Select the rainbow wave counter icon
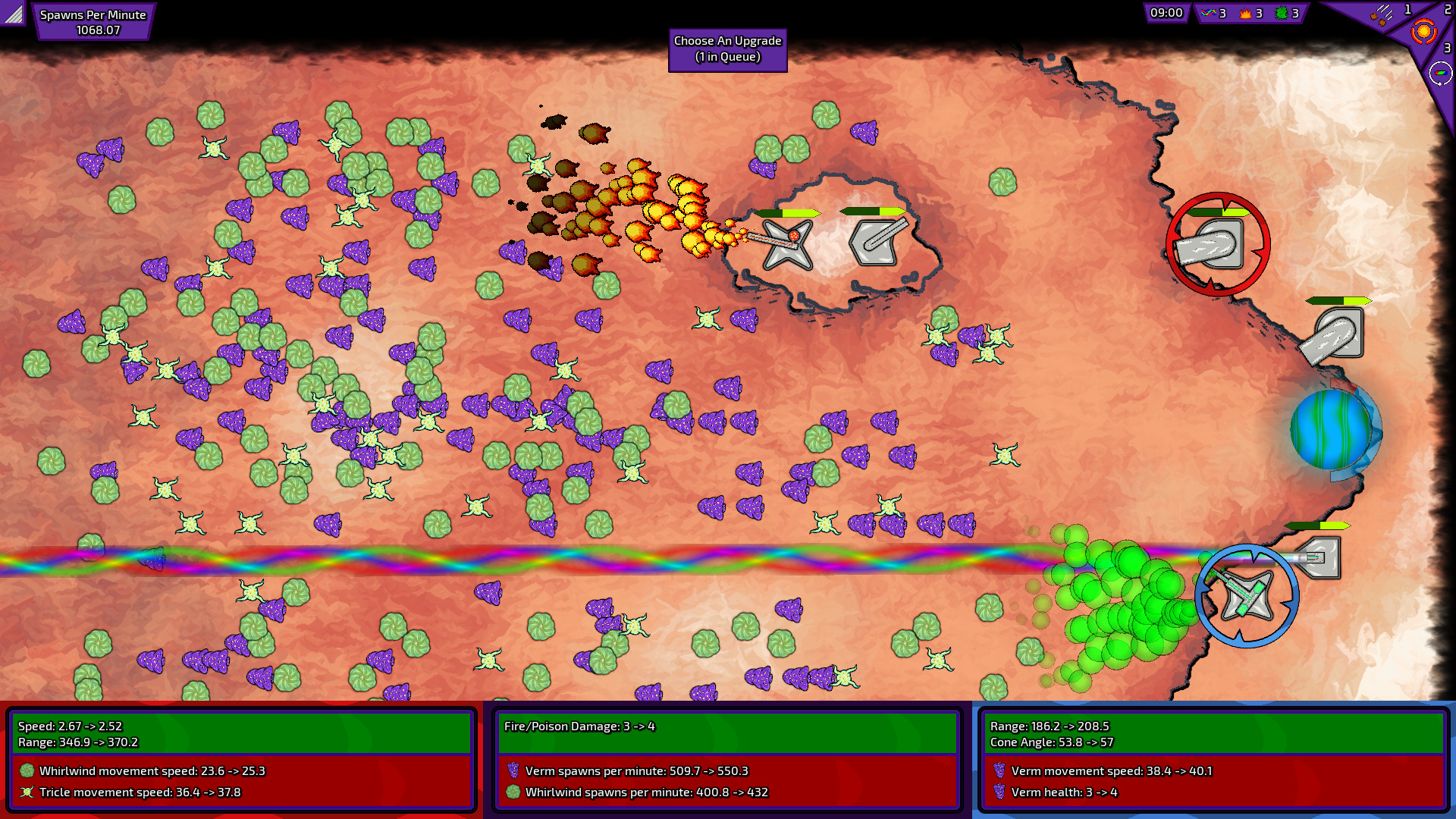The width and height of the screenshot is (1456, 819). coord(1209,13)
